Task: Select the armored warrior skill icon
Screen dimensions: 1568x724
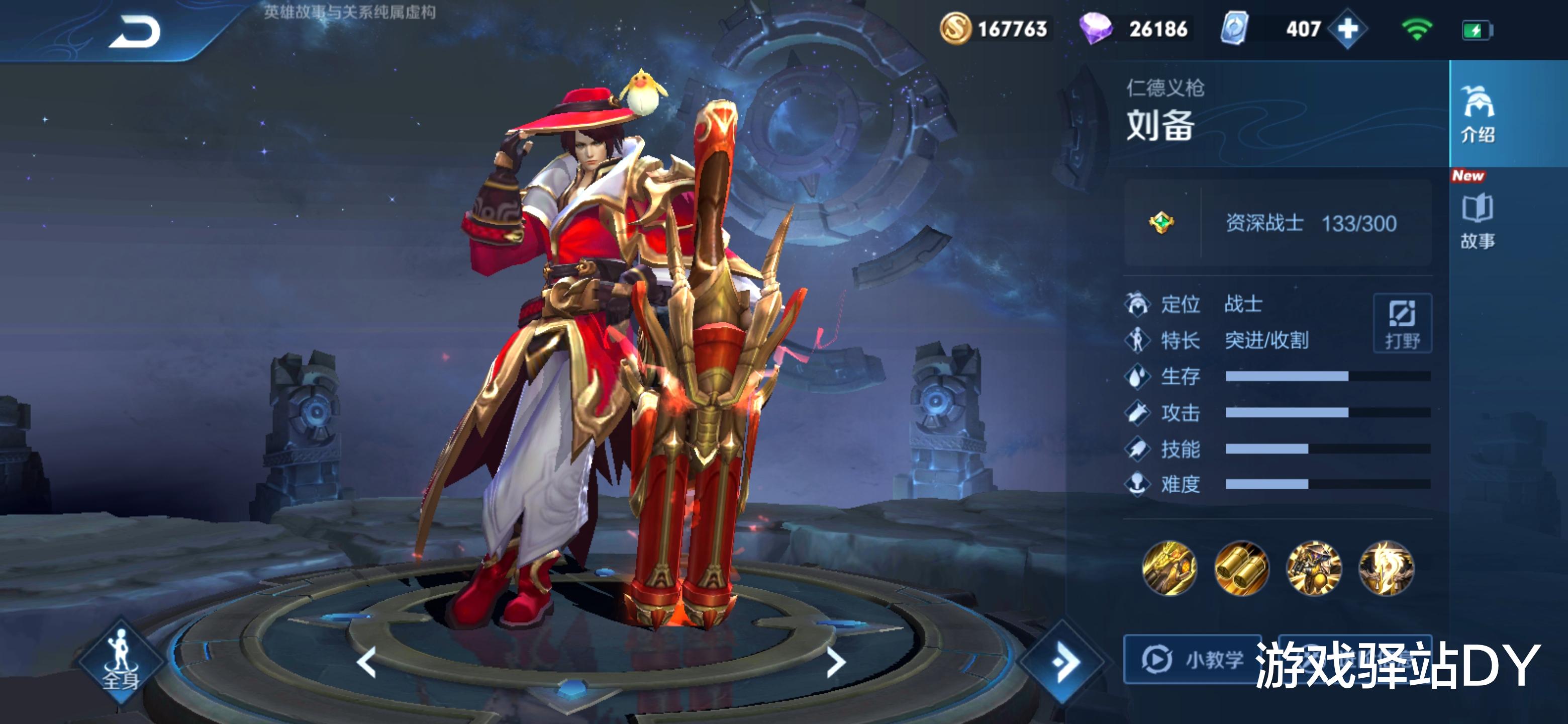Action: 1314,568
